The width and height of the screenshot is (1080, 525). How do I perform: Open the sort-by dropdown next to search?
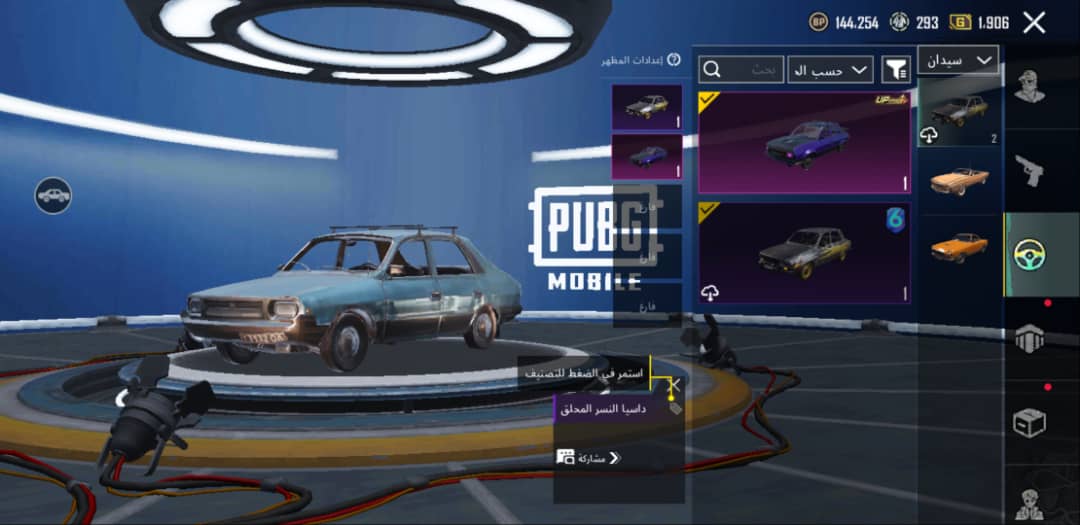click(830, 69)
